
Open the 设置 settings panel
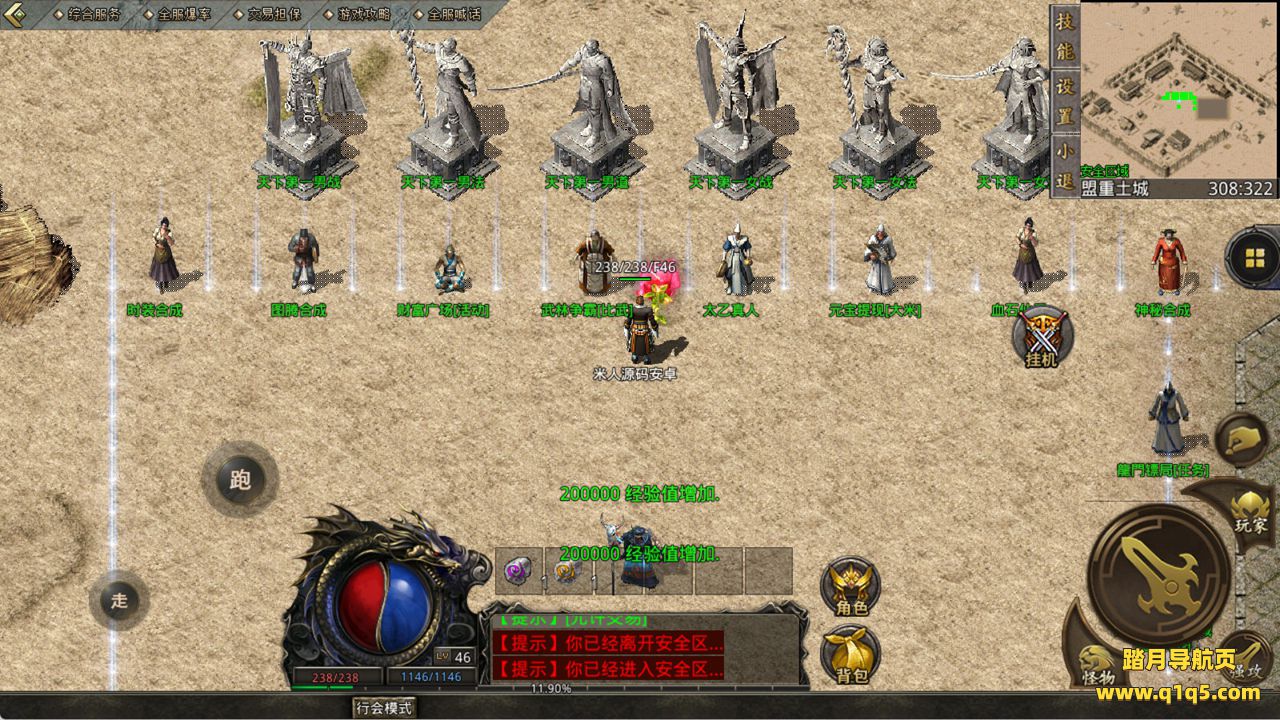pyautogui.click(x=1065, y=100)
